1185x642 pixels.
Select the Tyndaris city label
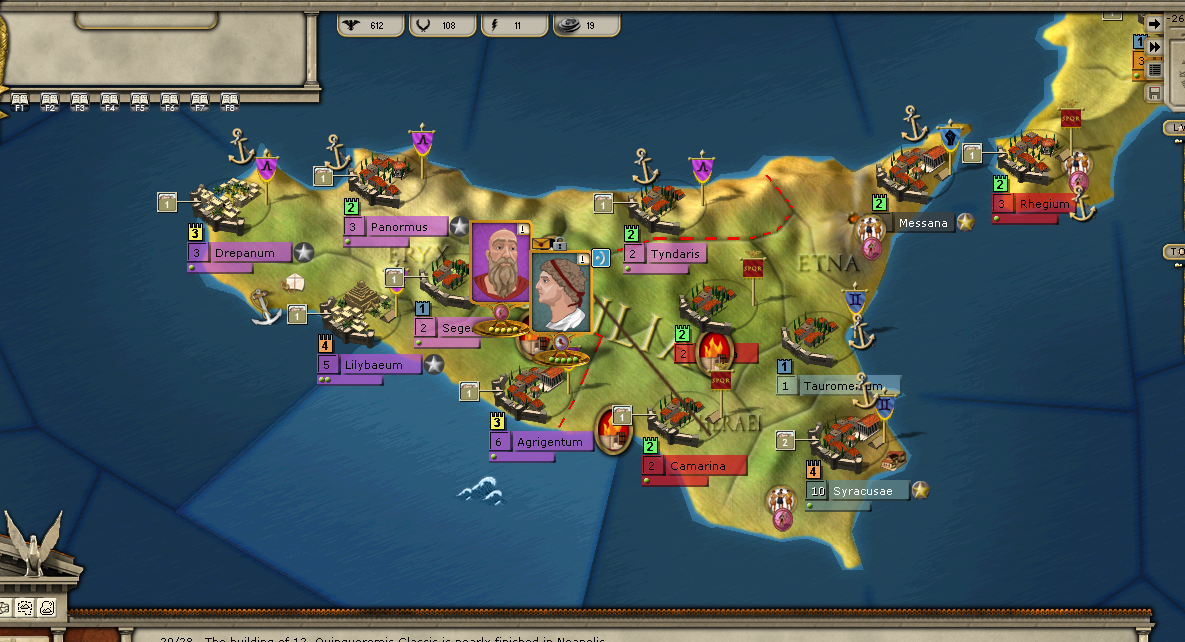tap(675, 254)
